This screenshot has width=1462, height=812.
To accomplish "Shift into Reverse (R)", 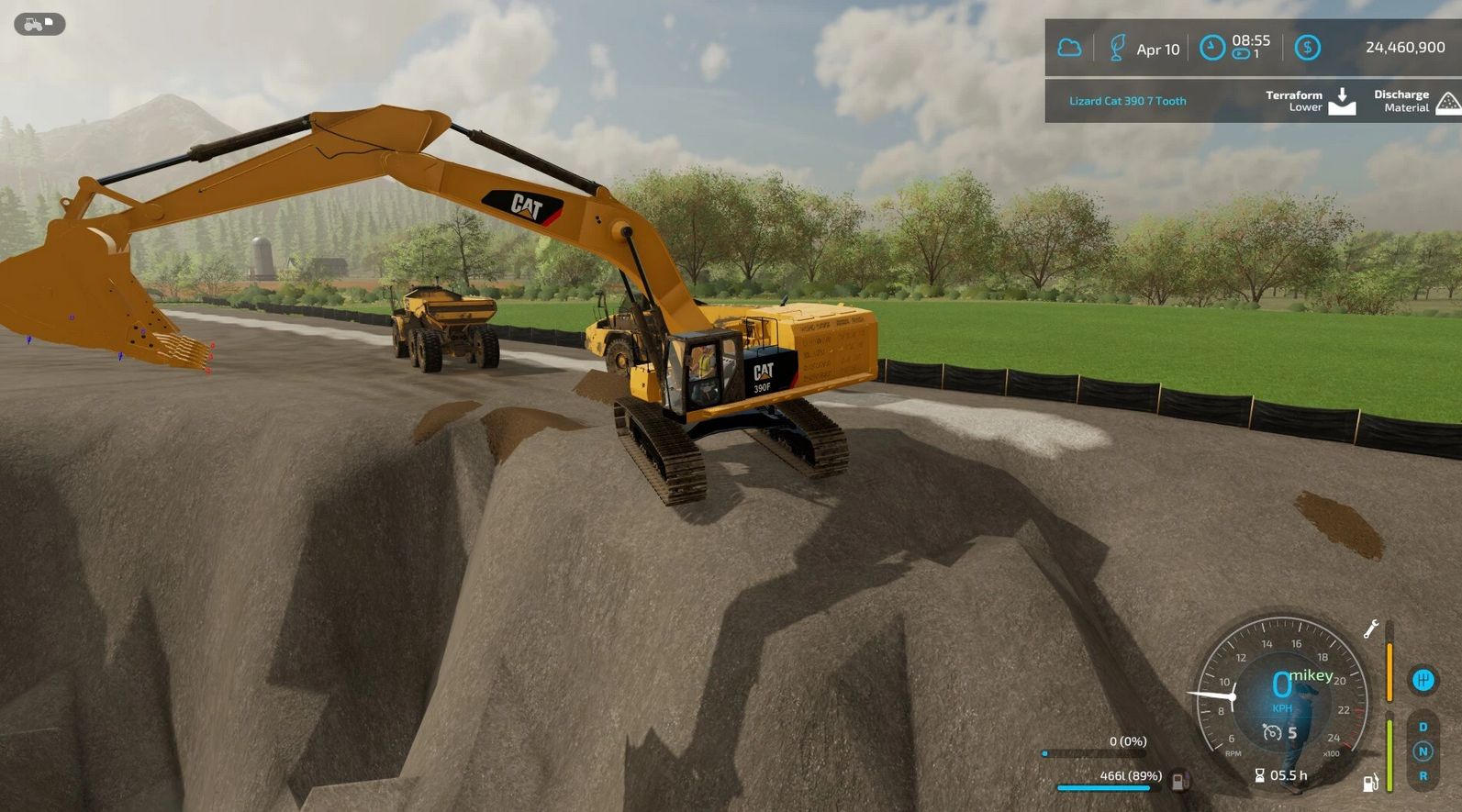I will [1423, 776].
